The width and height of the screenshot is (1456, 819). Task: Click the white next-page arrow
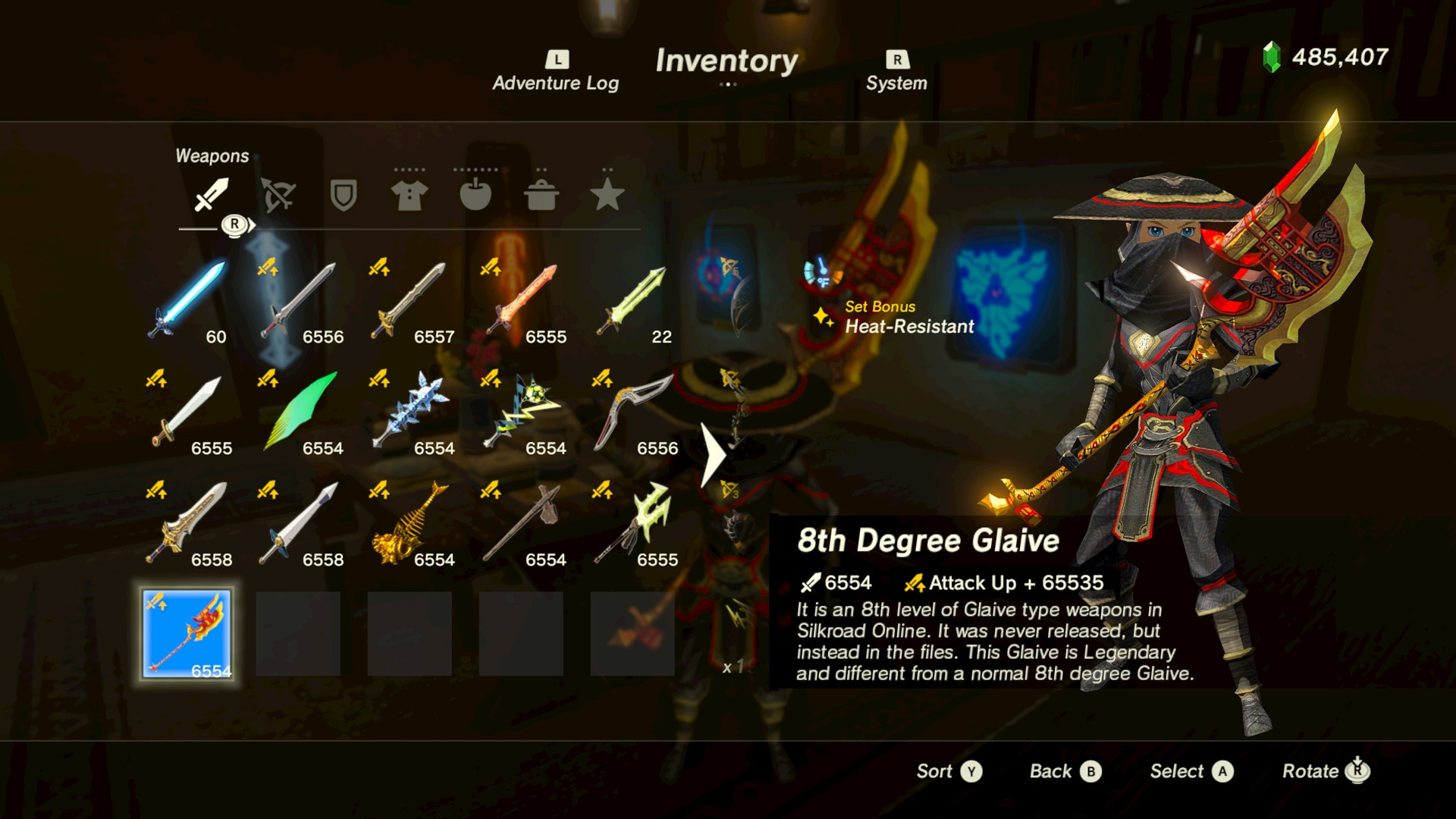point(713,455)
